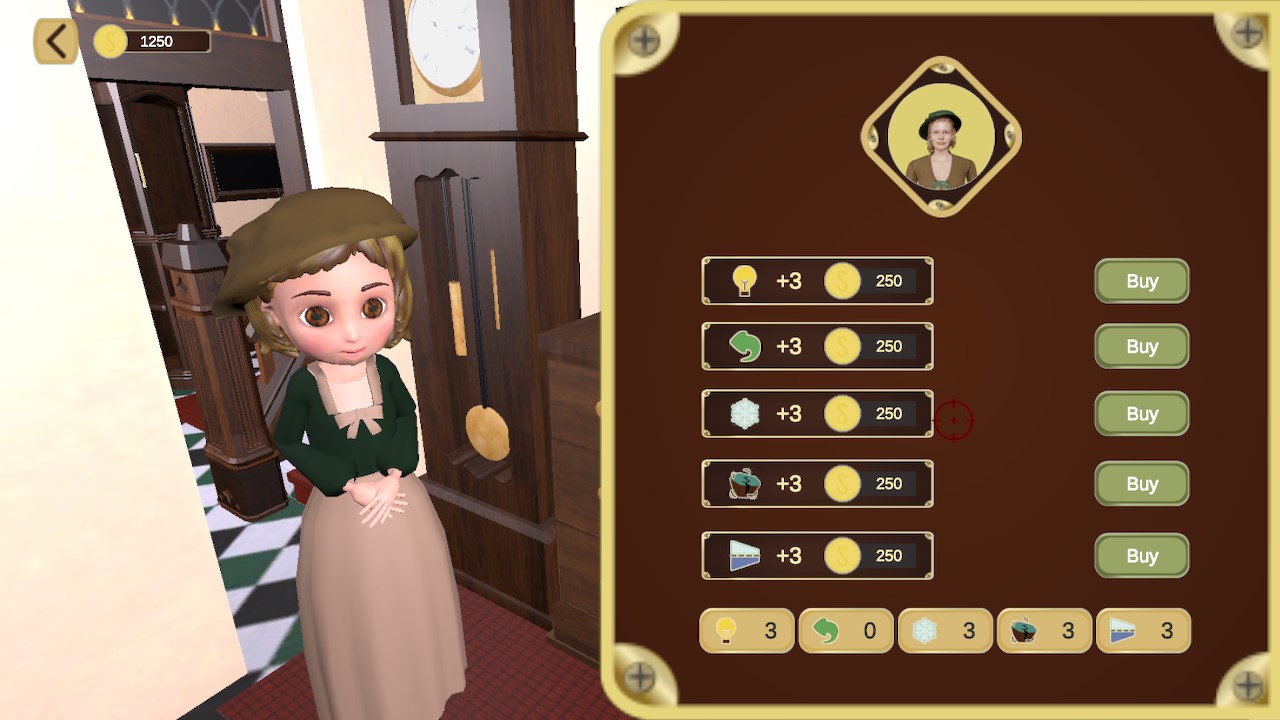Select the cauldron inventory counter showing 3
This screenshot has width=1280, height=720.
coord(1045,631)
